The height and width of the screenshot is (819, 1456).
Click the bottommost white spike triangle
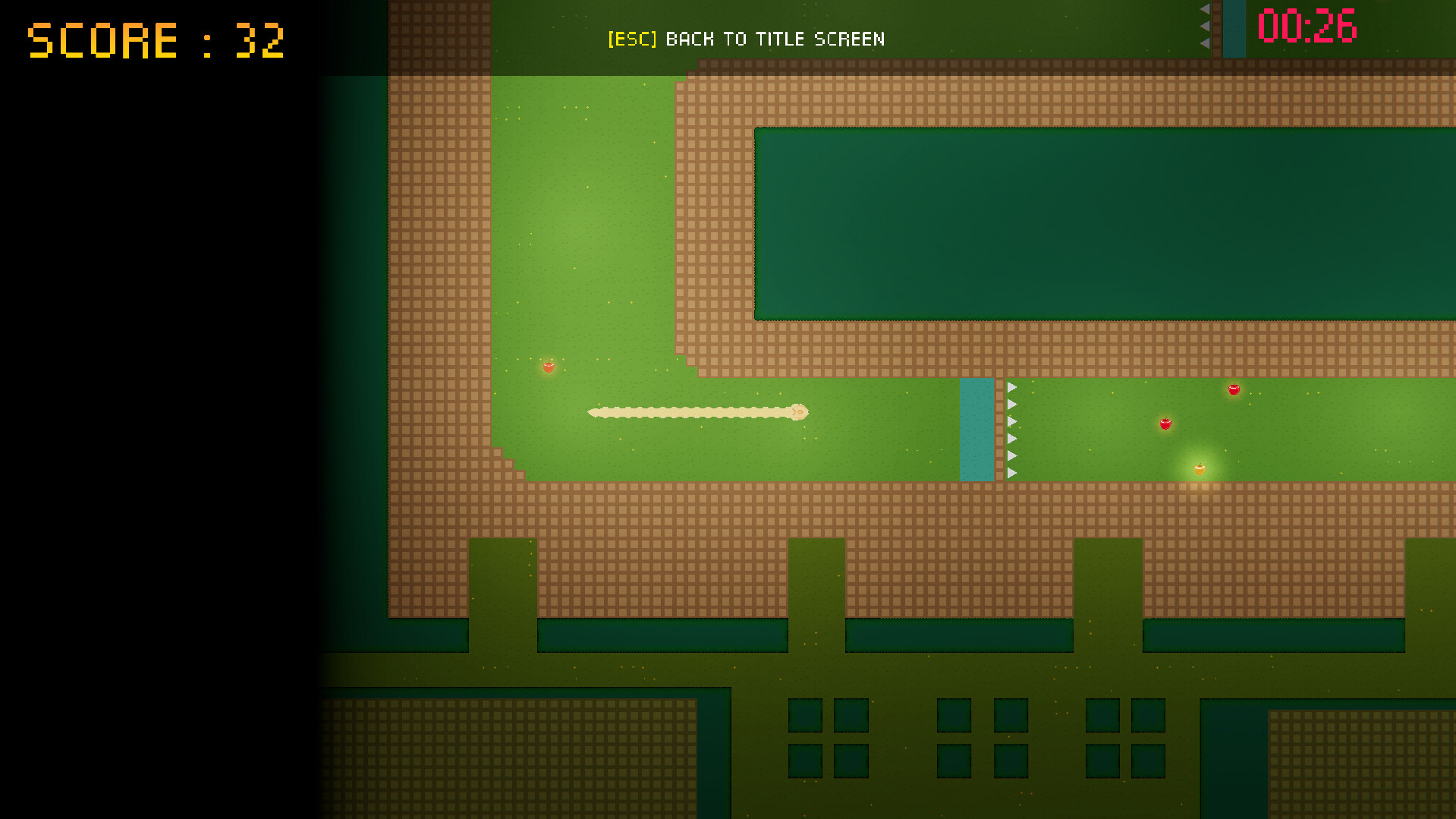click(1011, 472)
